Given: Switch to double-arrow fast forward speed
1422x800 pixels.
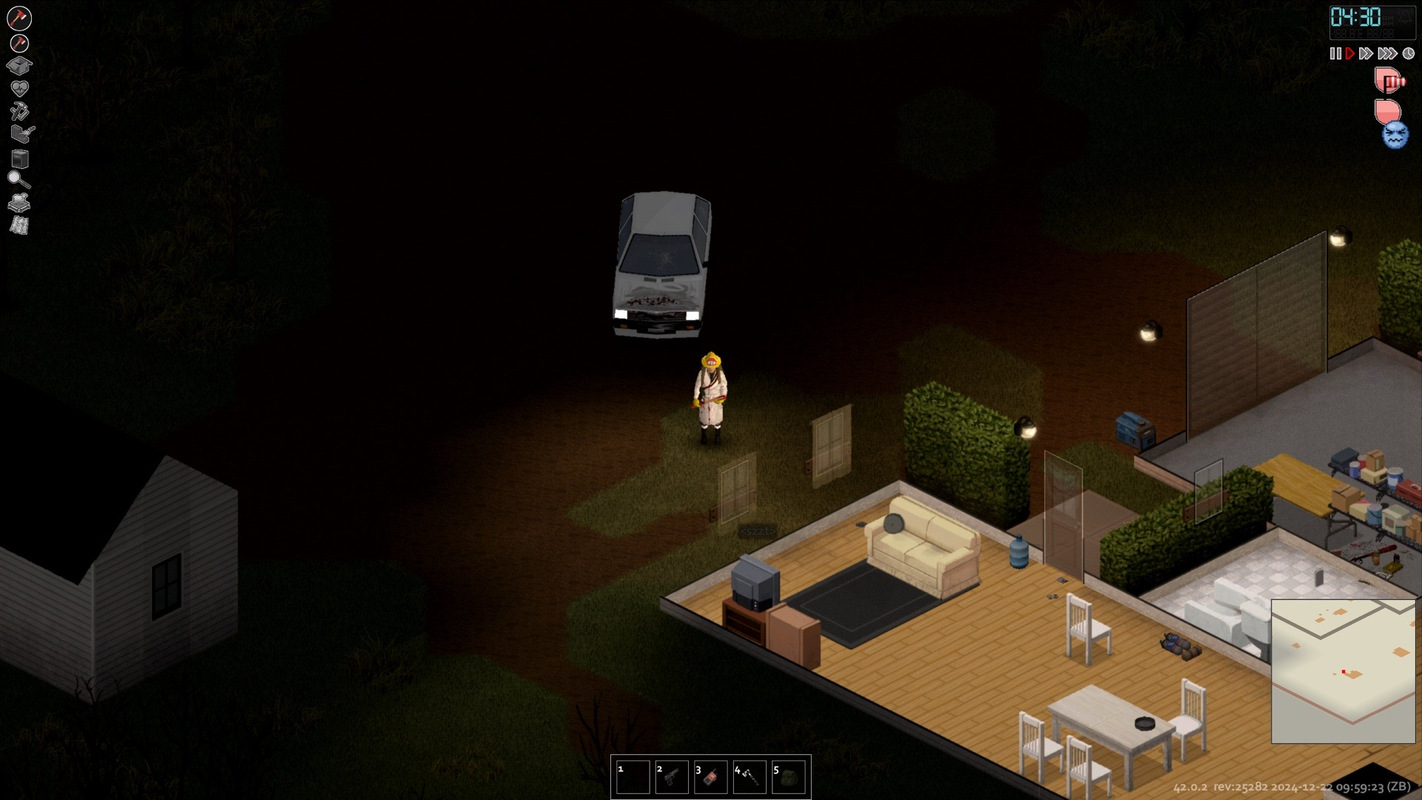Looking at the screenshot, I should tap(1365, 54).
